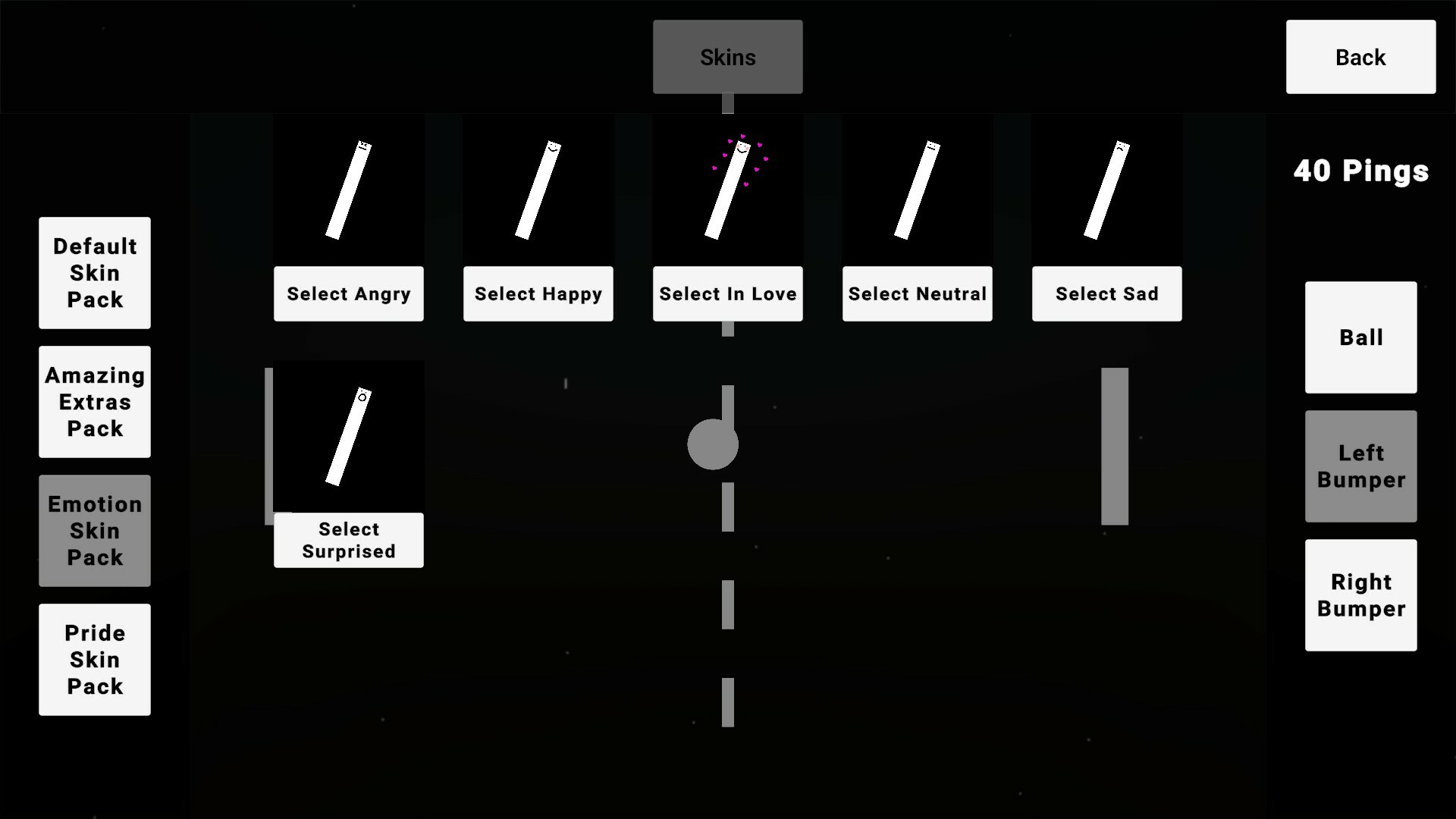Open the Right Bumper customization category
Viewport: 1456px width, 819px height.
pos(1360,595)
